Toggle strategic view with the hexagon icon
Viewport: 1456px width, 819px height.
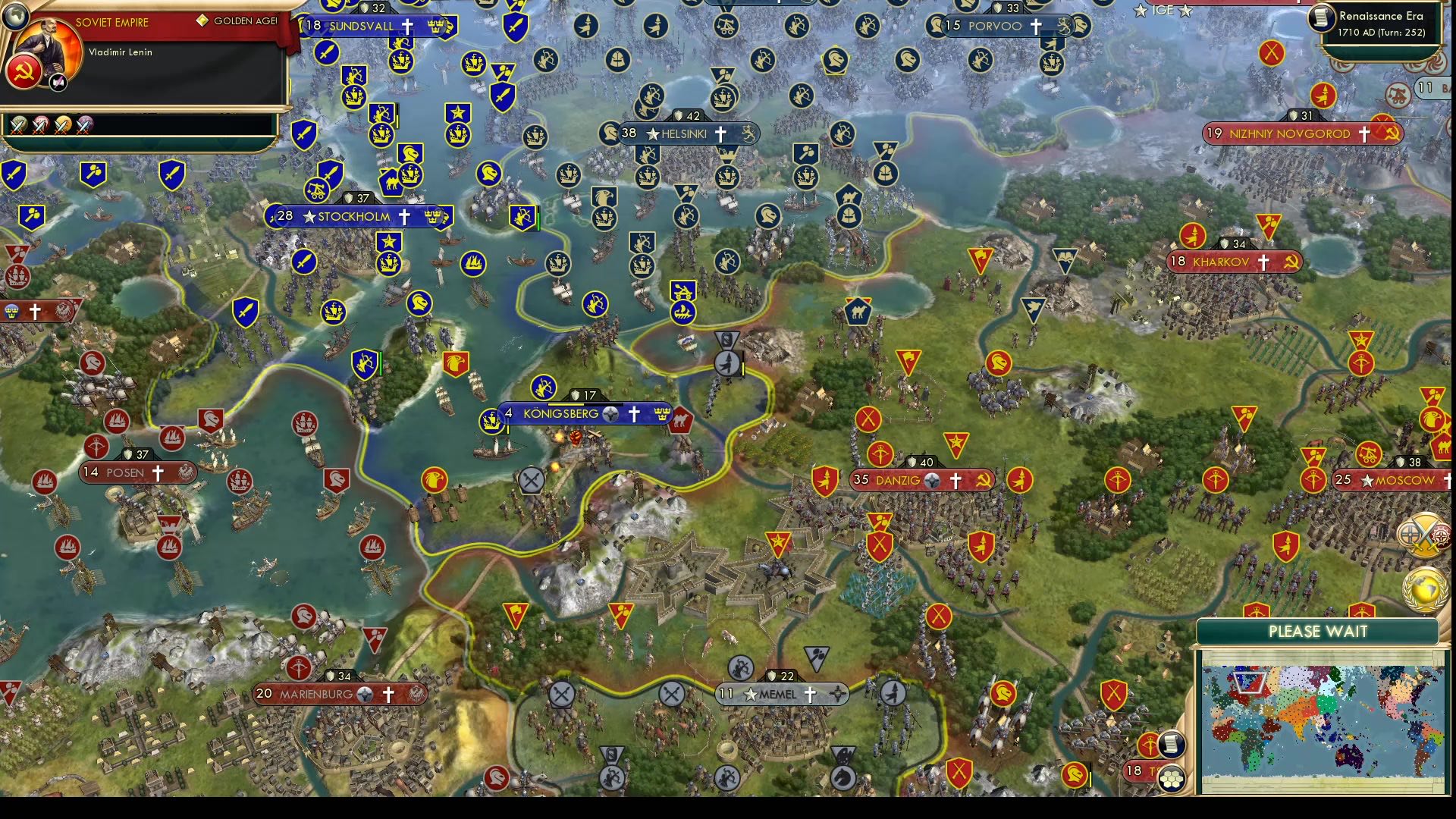[1172, 780]
